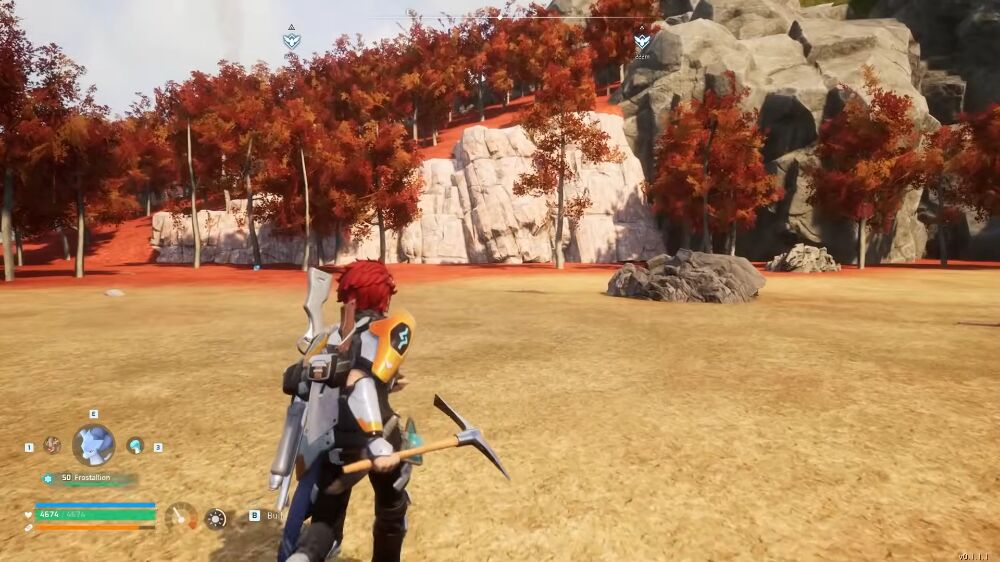The image size is (1000, 562).
Task: Check the temperature gauge dial
Action: (181, 516)
